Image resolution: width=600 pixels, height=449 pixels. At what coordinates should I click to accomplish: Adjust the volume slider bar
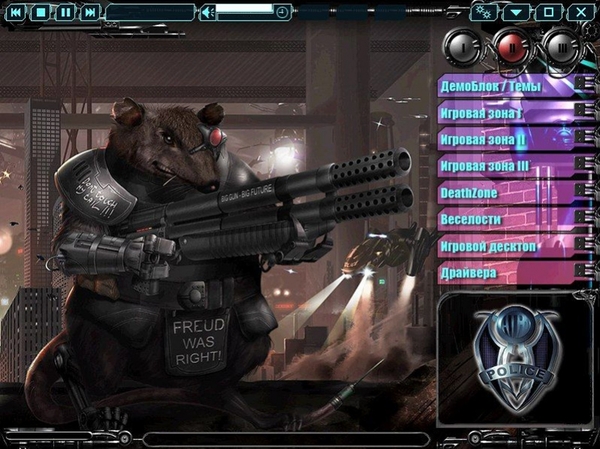(x=245, y=9)
